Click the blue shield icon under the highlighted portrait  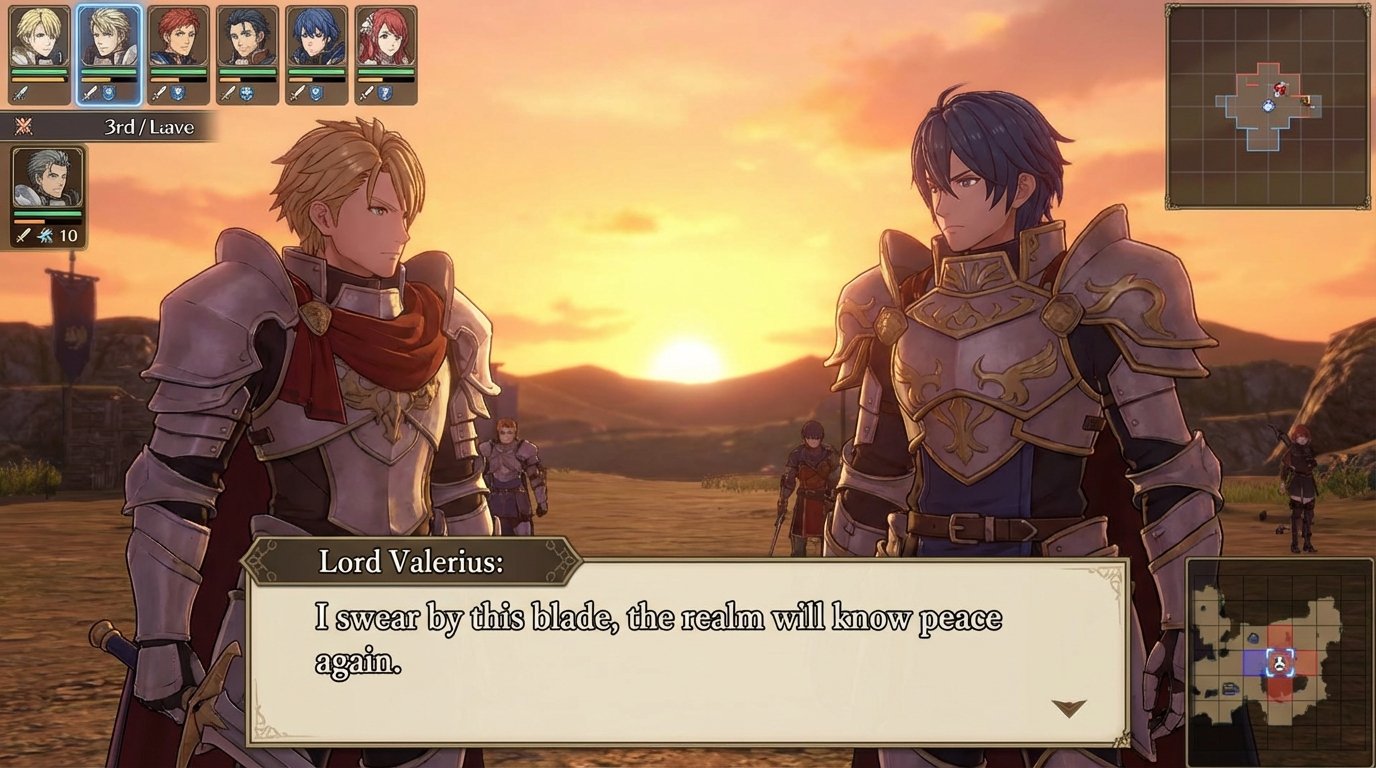point(107,91)
